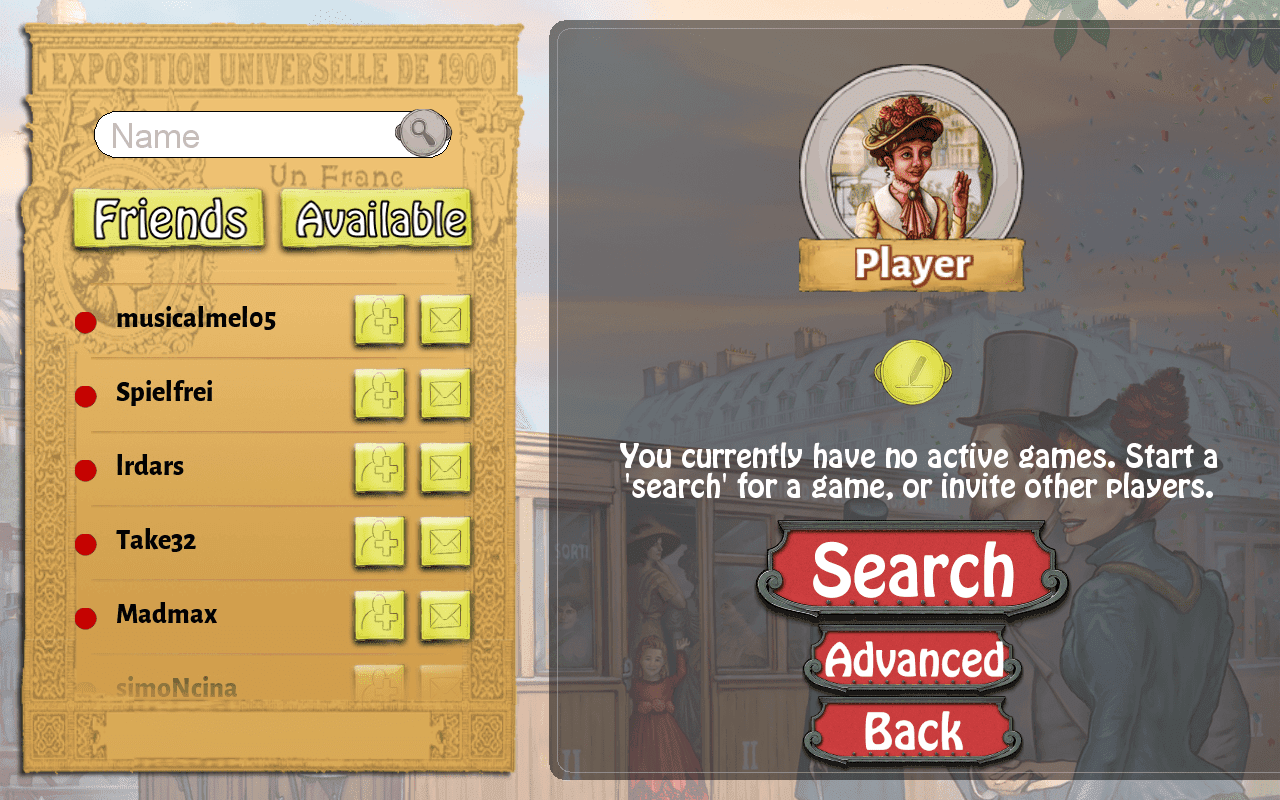Add Spielfrei as a friend

click(380, 393)
